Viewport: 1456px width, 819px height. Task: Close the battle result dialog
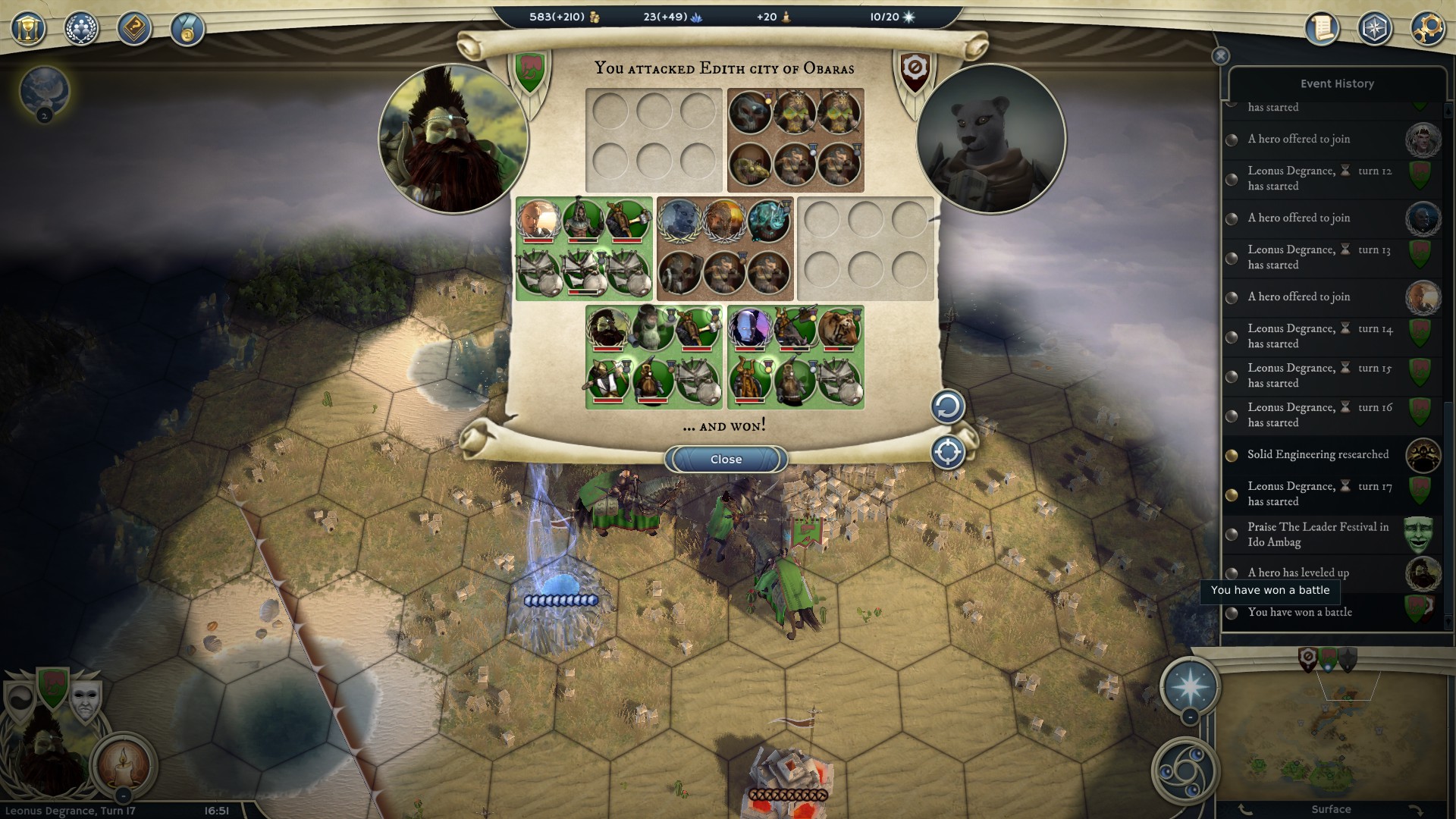(726, 460)
